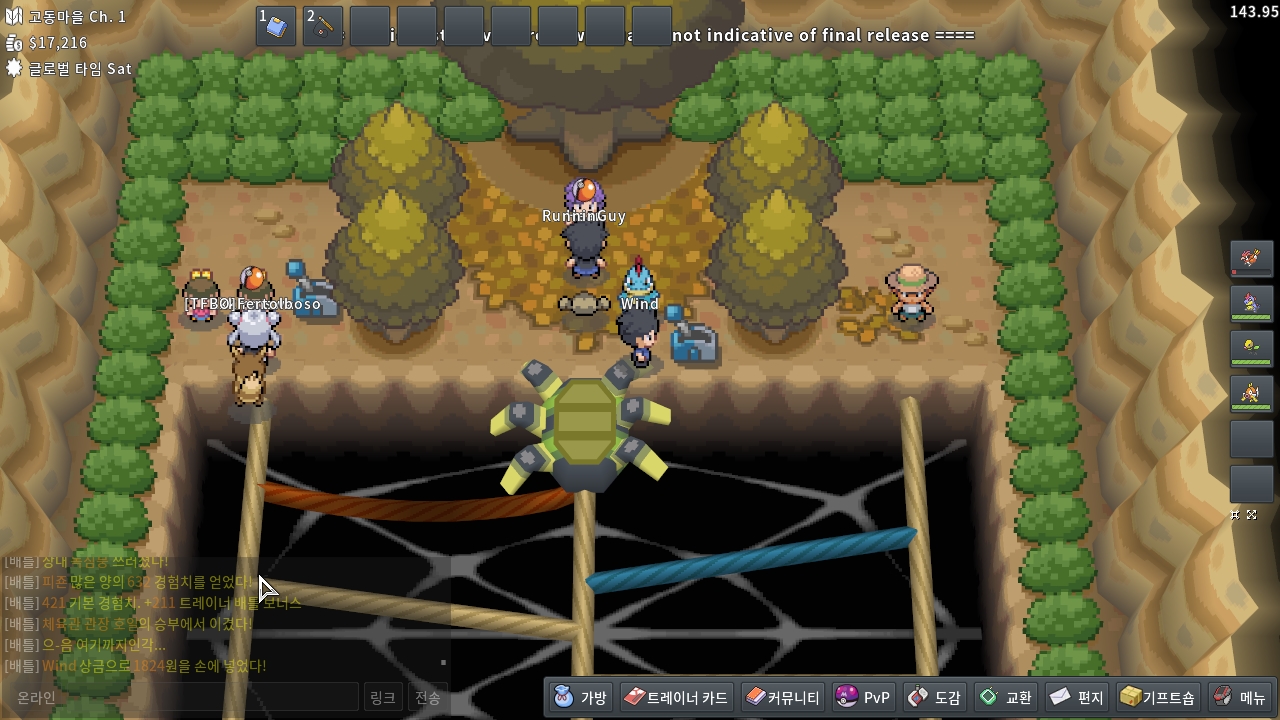This screenshot has width=1280, height=720.
Task: Click the 전송 (send) chat button
Action: coord(428,697)
